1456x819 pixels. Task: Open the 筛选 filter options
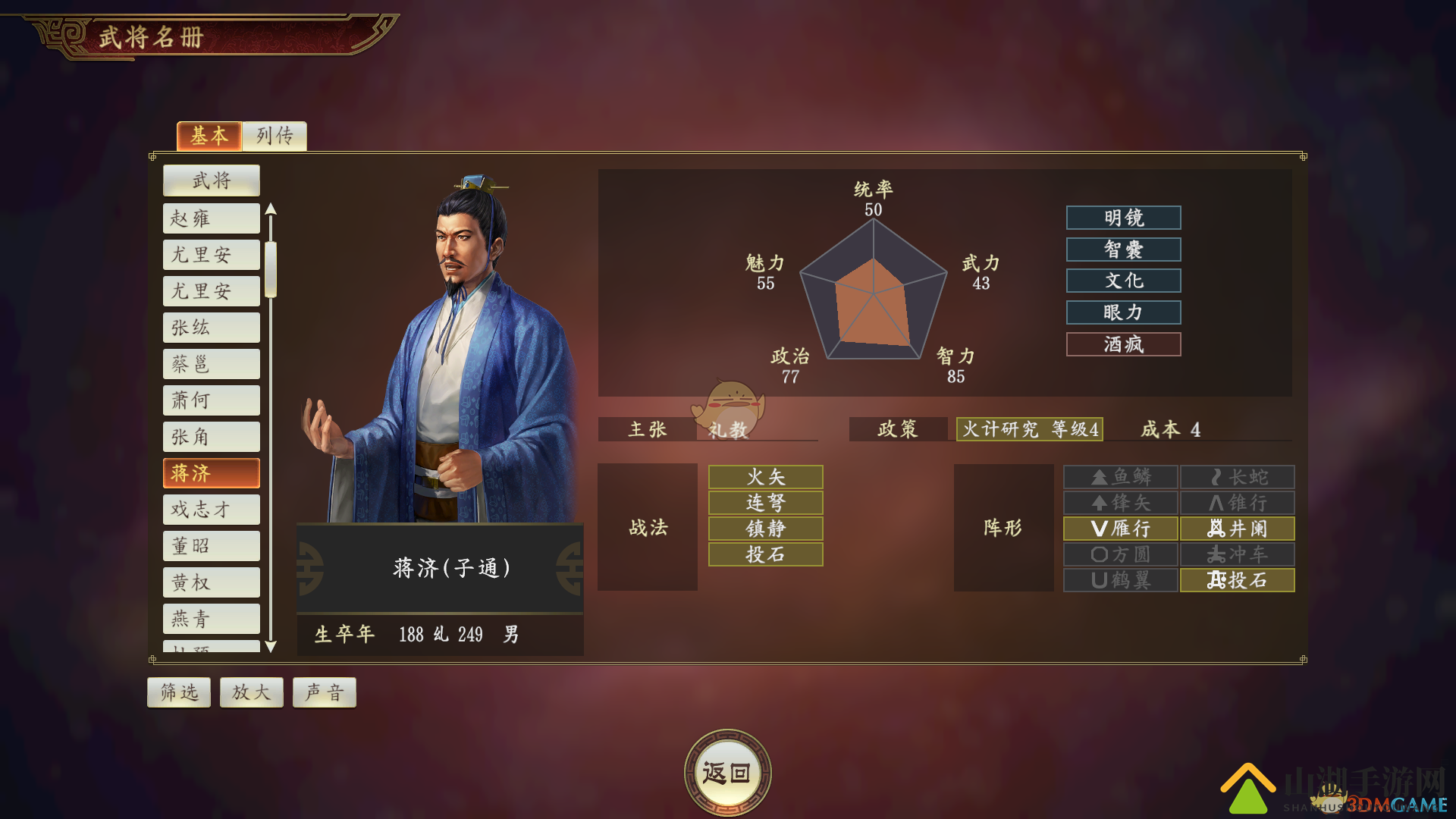[x=179, y=692]
